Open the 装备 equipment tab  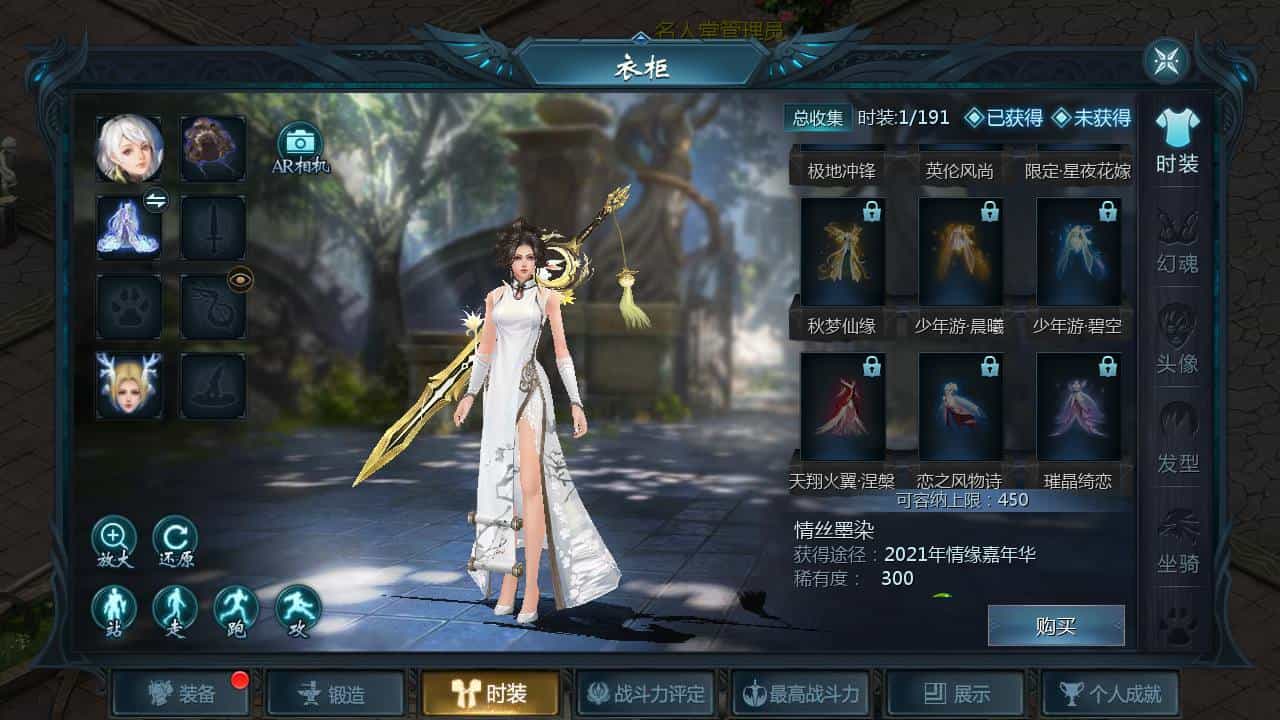pos(180,693)
